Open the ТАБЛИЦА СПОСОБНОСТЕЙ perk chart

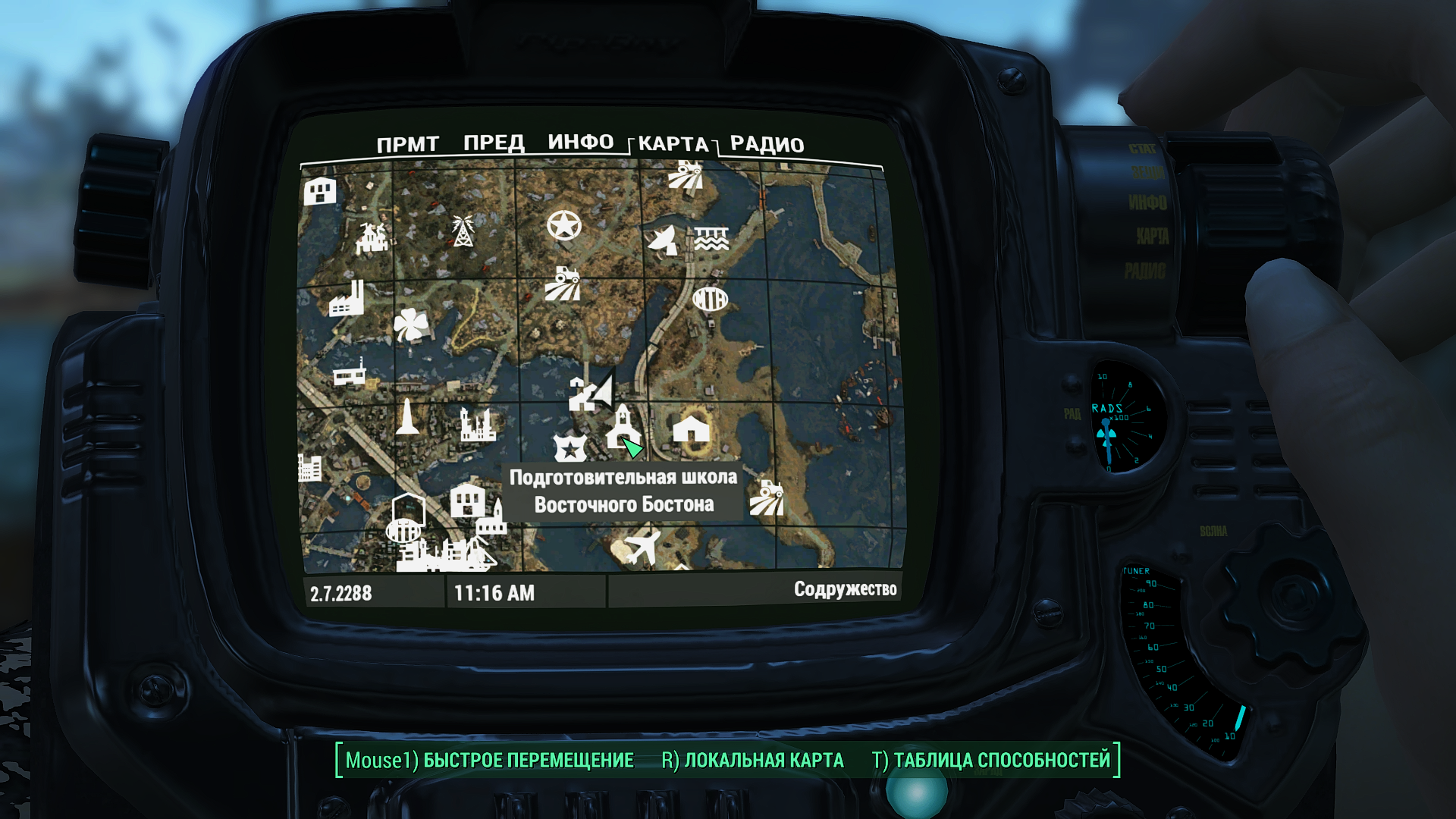coord(991,761)
